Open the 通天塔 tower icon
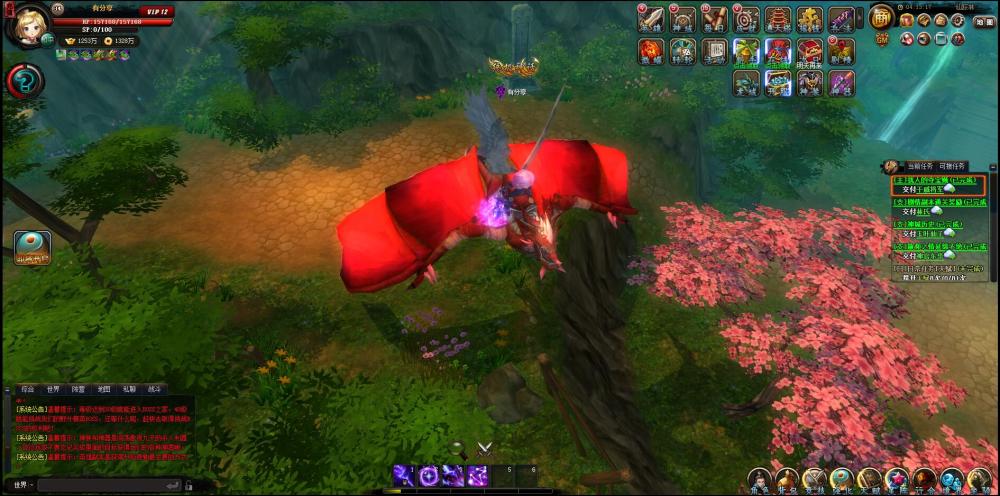The width and height of the screenshot is (1000, 496). click(x=778, y=19)
